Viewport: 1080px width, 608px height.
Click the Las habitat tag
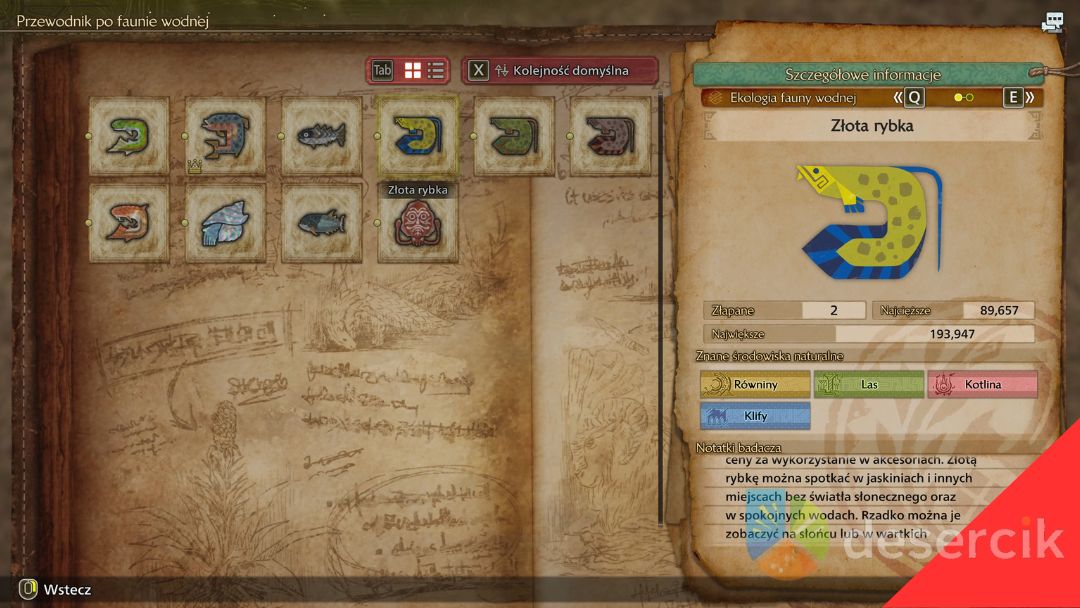[868, 384]
